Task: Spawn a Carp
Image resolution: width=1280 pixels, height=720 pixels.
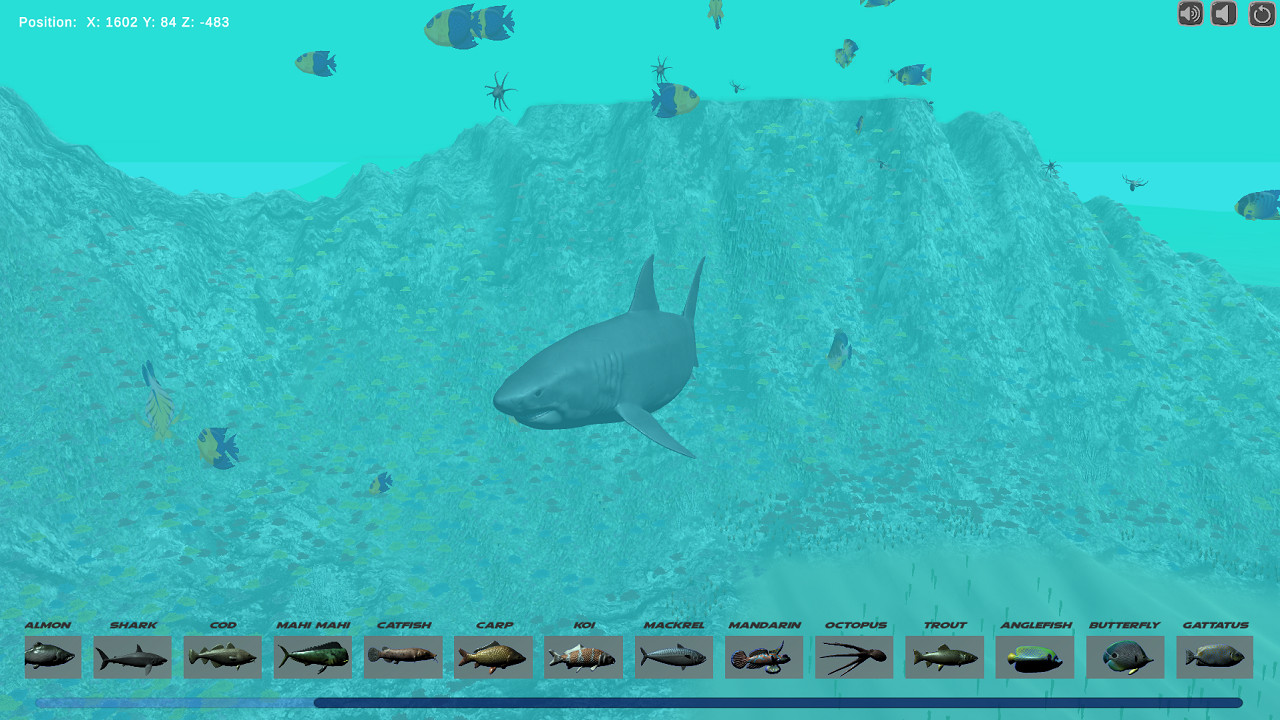Action: coord(493,657)
